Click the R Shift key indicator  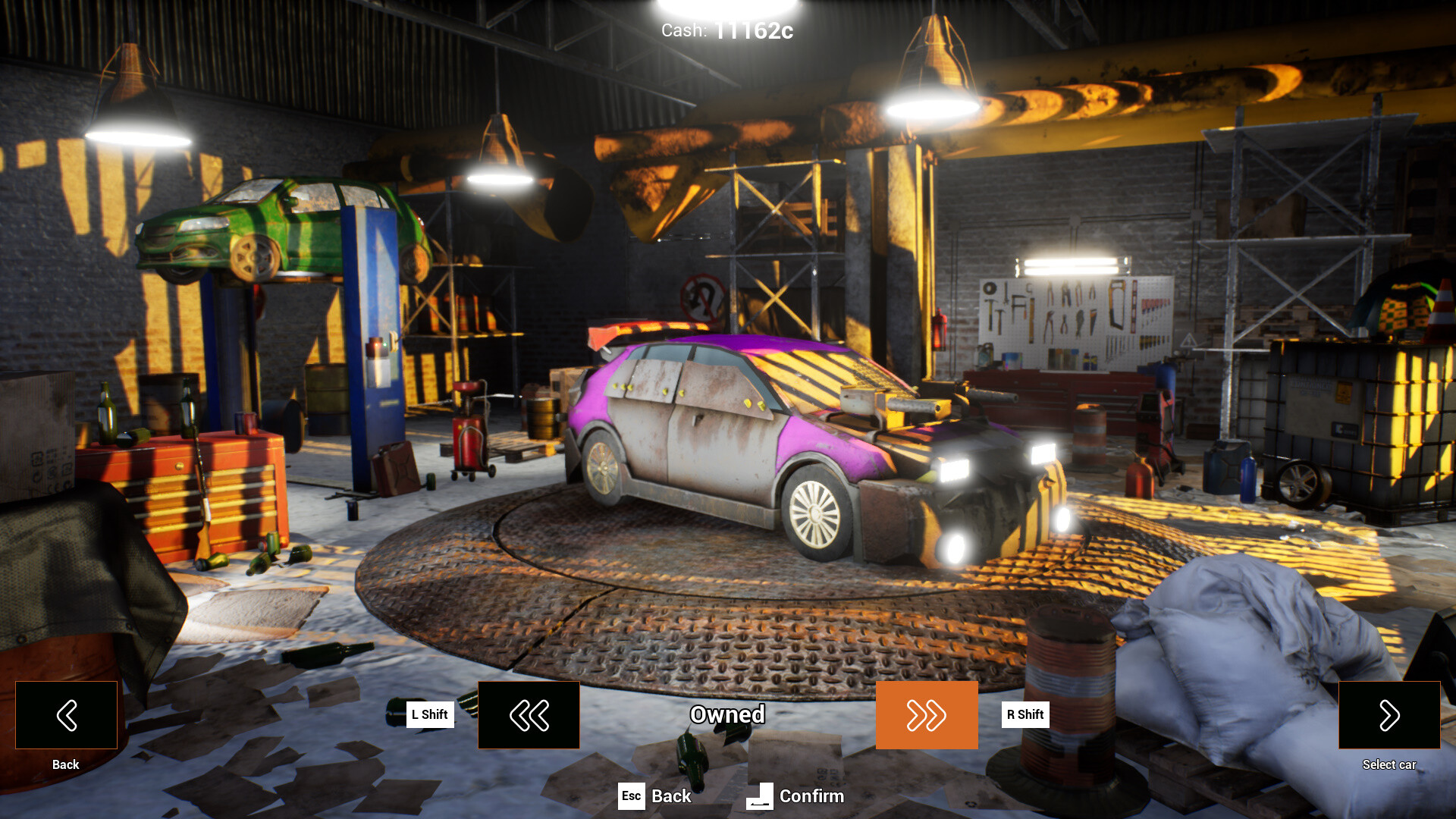pyautogui.click(x=1024, y=714)
